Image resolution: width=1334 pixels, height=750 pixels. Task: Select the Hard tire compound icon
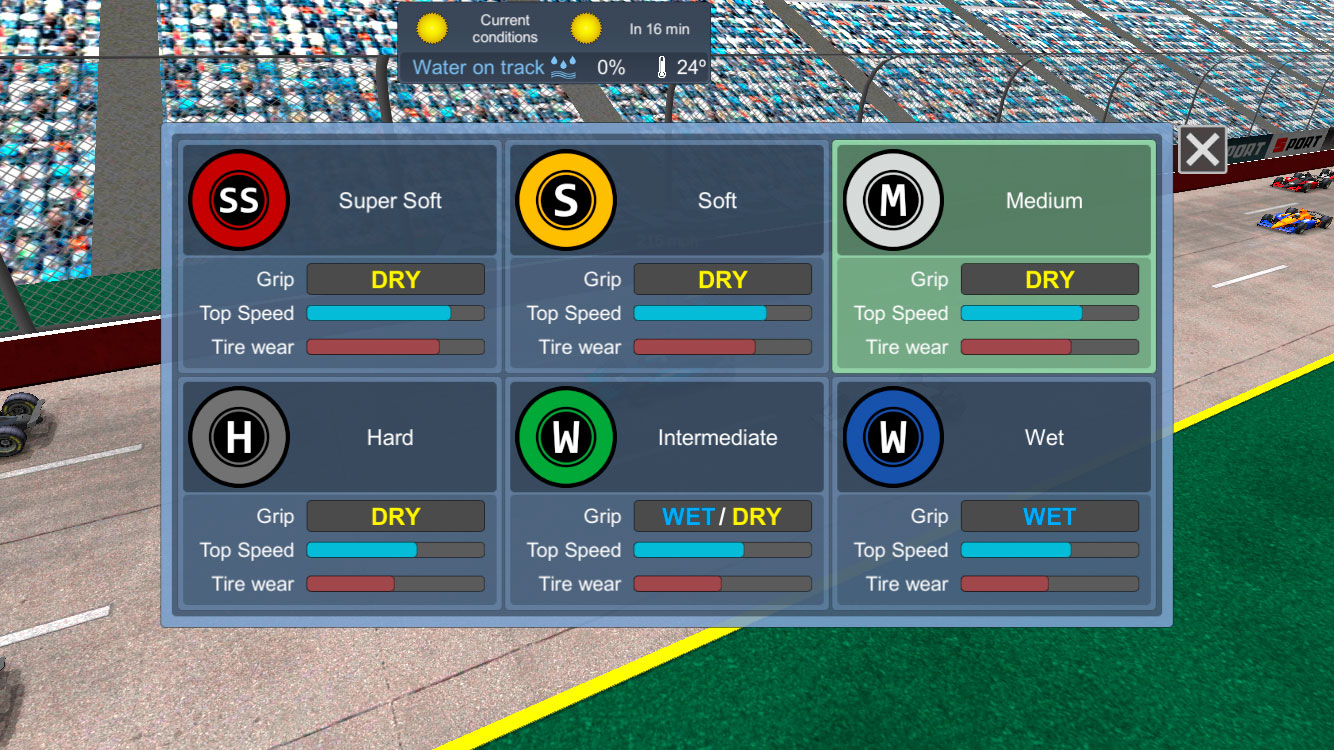(239, 437)
